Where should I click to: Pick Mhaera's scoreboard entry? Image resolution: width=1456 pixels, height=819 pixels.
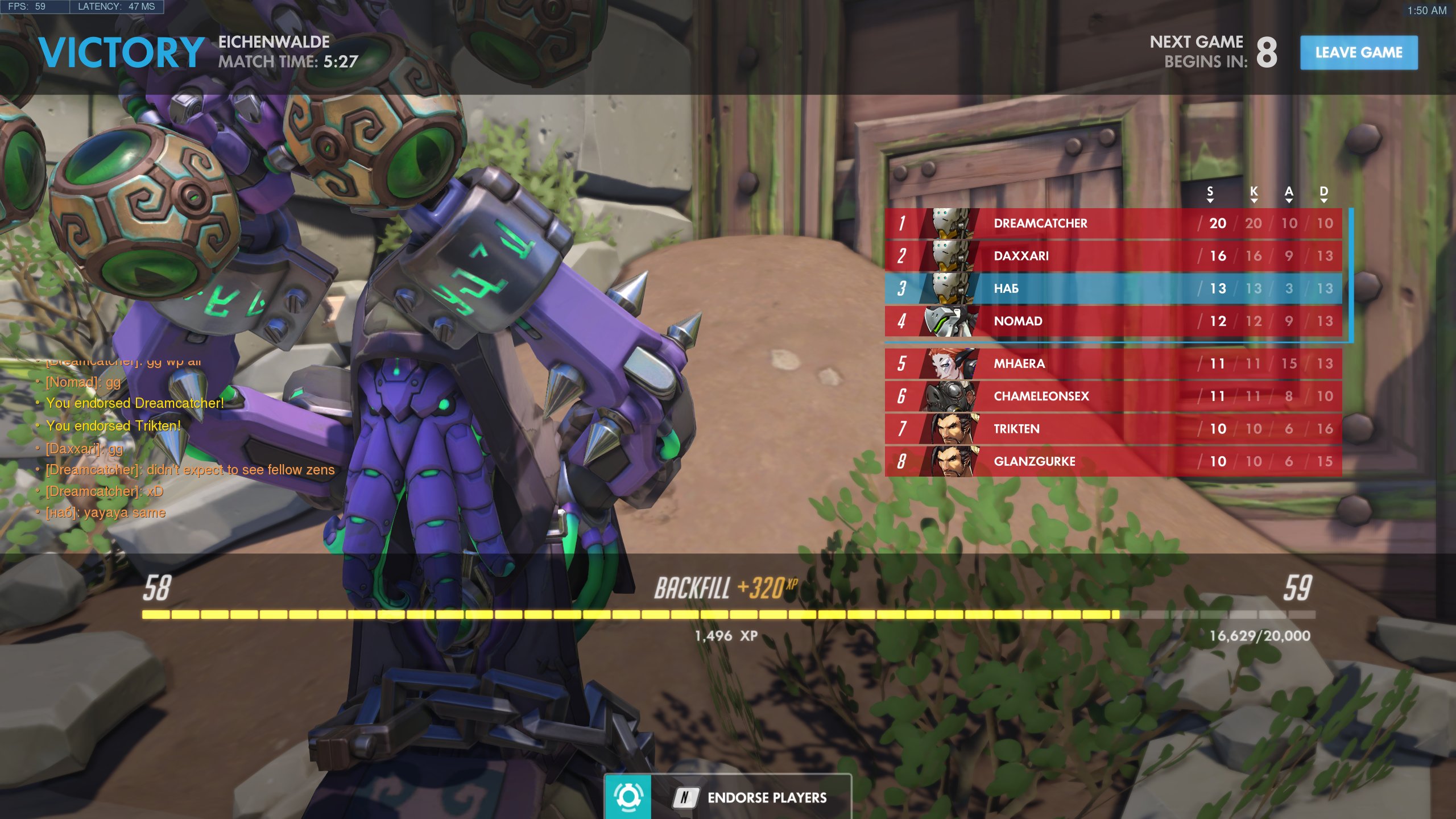[x=1112, y=364]
